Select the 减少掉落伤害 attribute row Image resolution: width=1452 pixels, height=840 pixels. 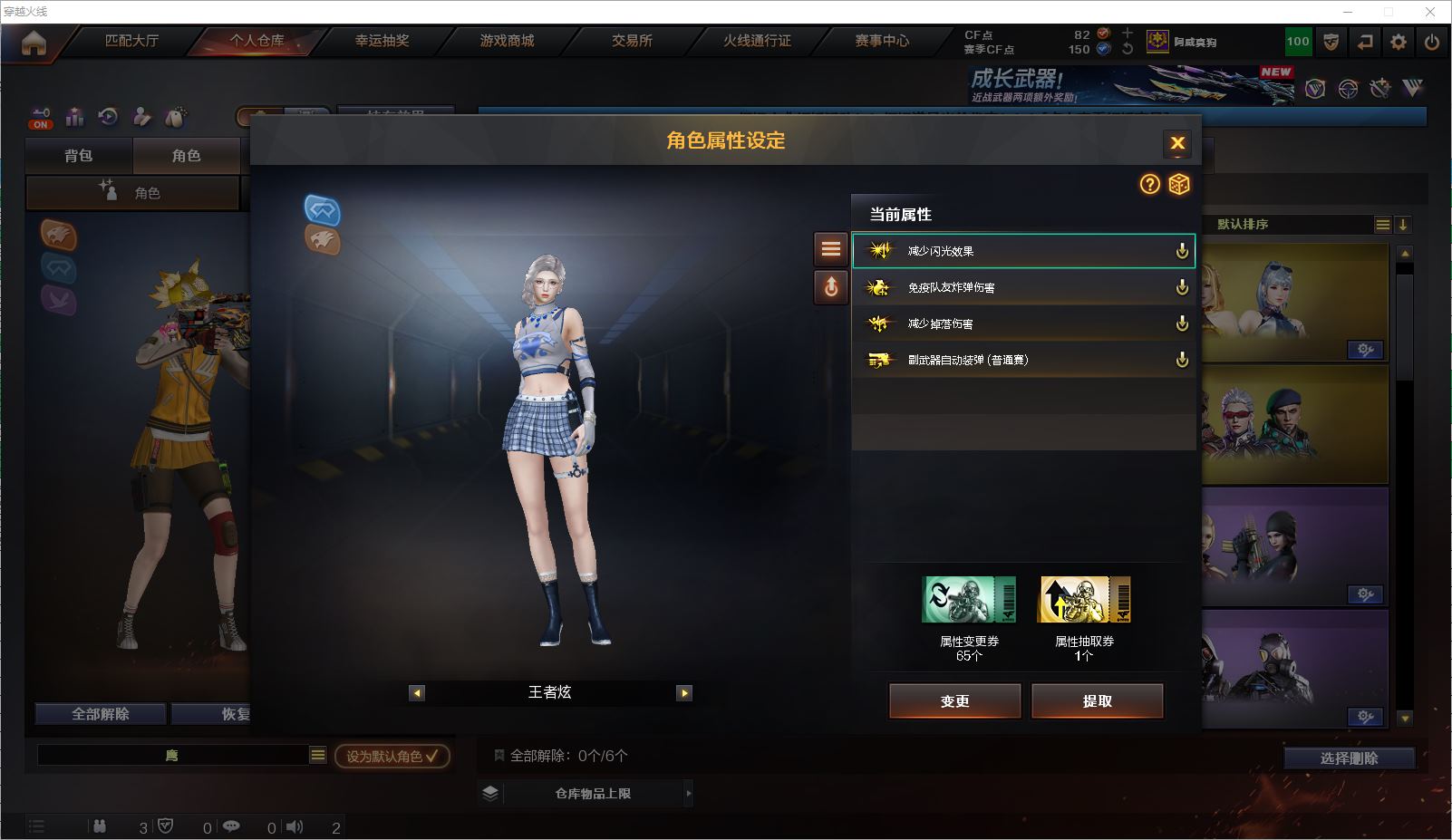pyautogui.click(x=1022, y=323)
